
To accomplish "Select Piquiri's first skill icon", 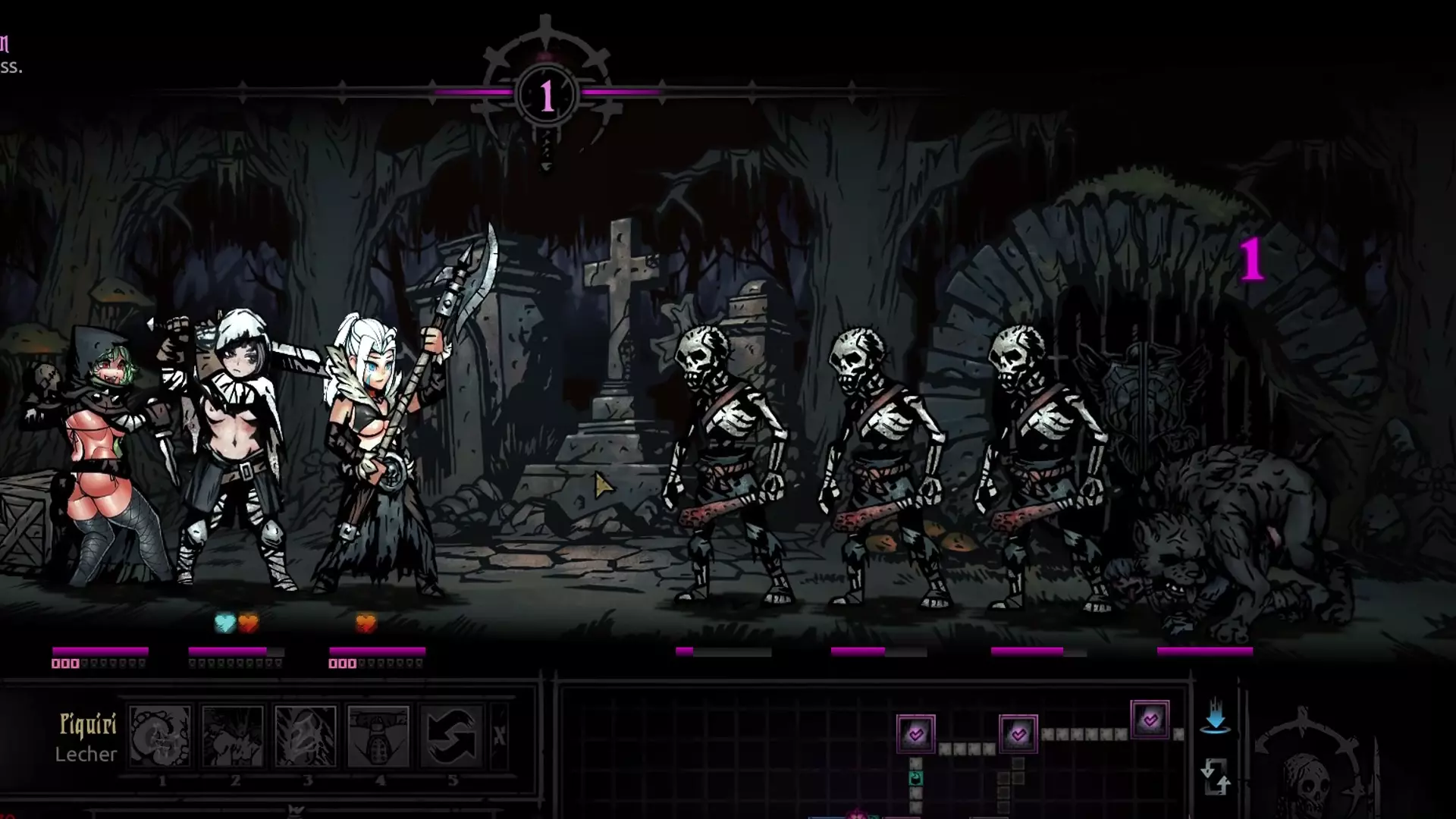I will [160, 736].
